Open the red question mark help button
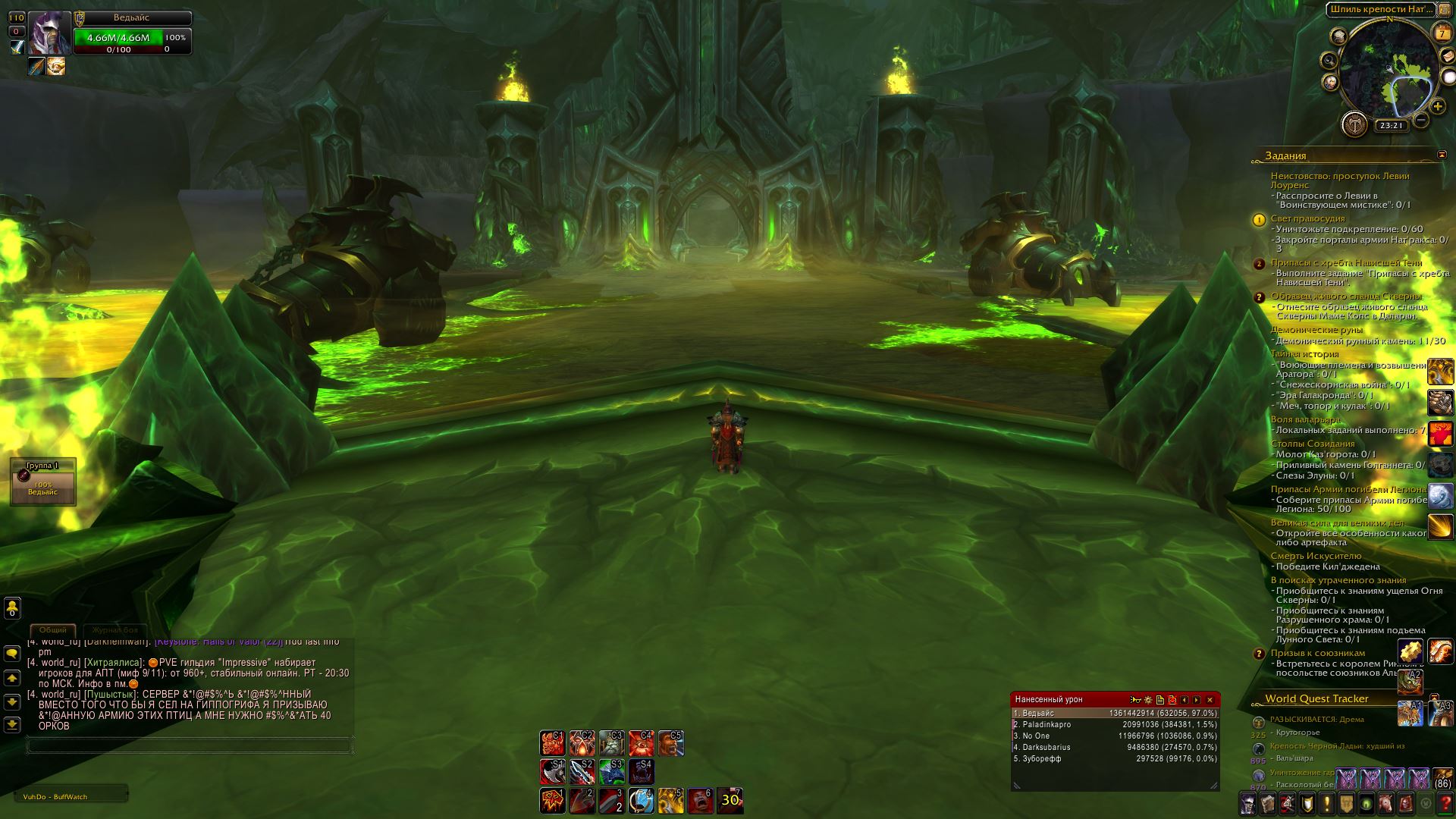1456x819 pixels. pos(1445,803)
